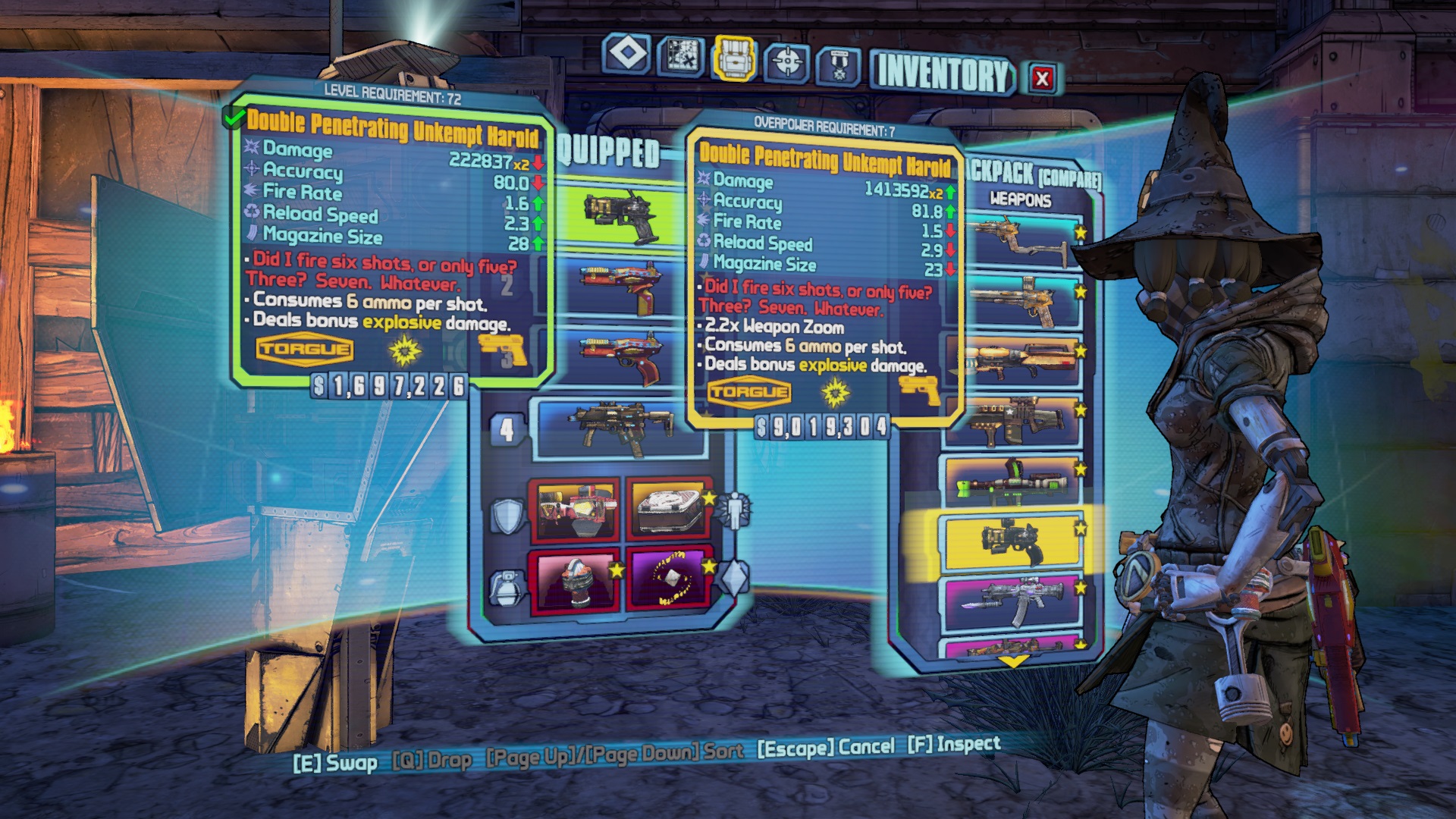
Task: Open the Missions tab with the diamond icon
Action: pyautogui.click(x=627, y=55)
